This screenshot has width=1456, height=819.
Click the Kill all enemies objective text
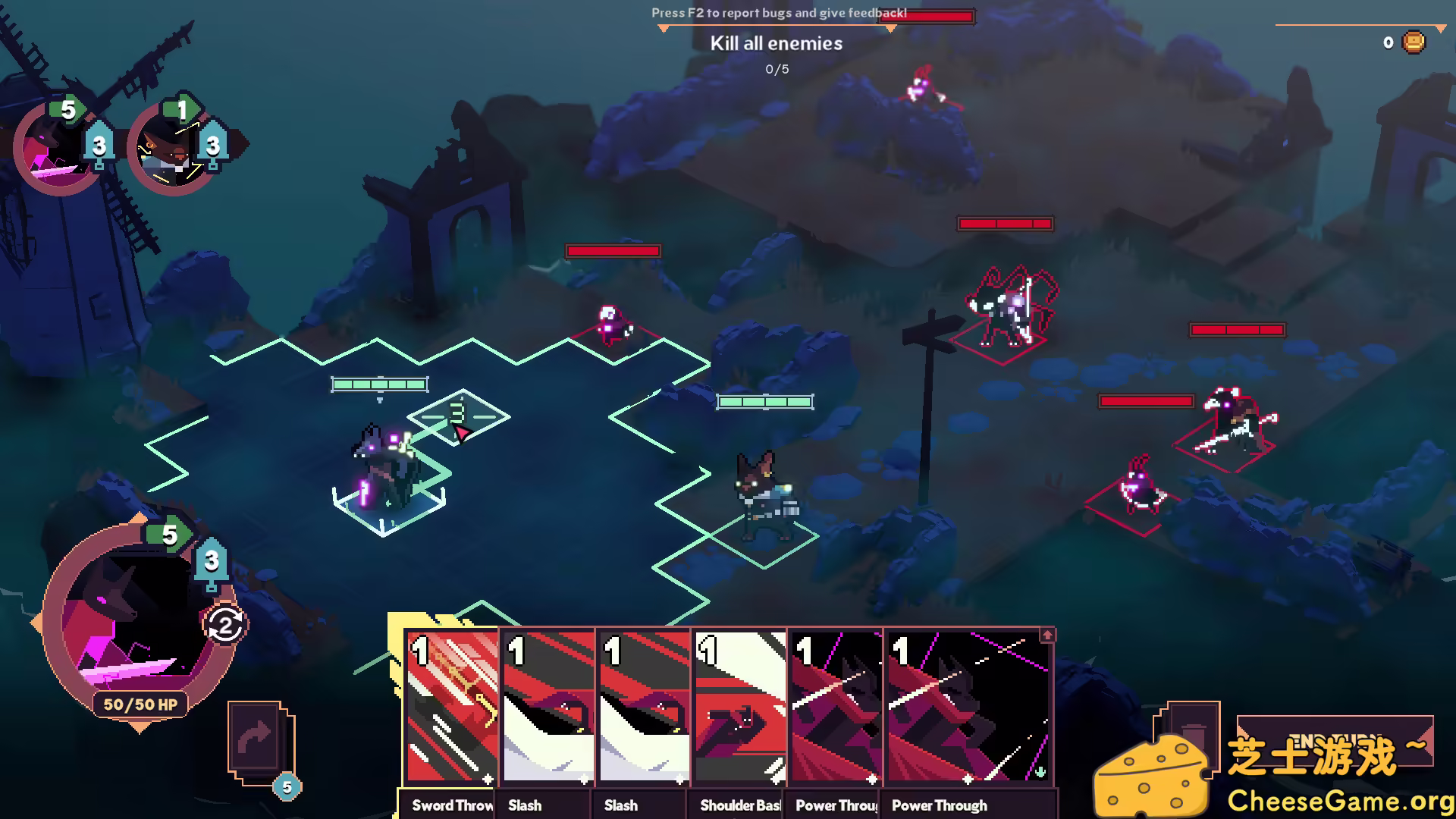pos(776,43)
